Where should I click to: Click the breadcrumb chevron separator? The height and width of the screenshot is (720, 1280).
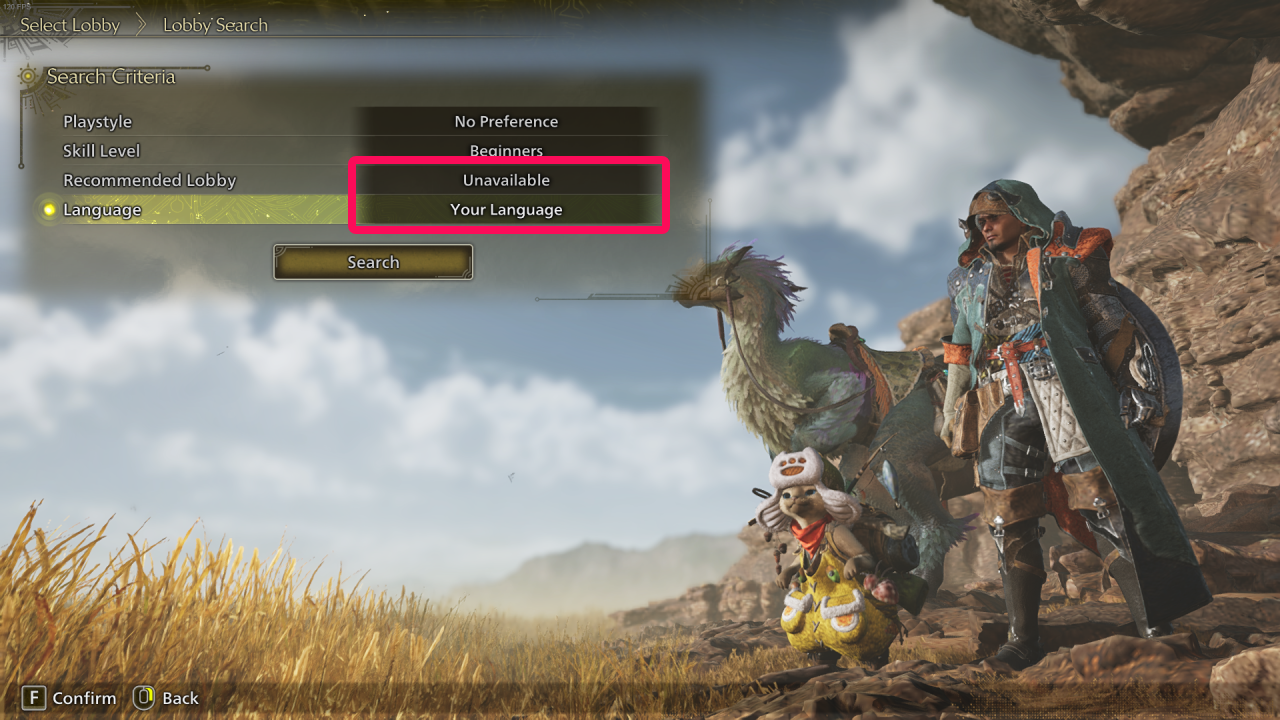pos(139,23)
